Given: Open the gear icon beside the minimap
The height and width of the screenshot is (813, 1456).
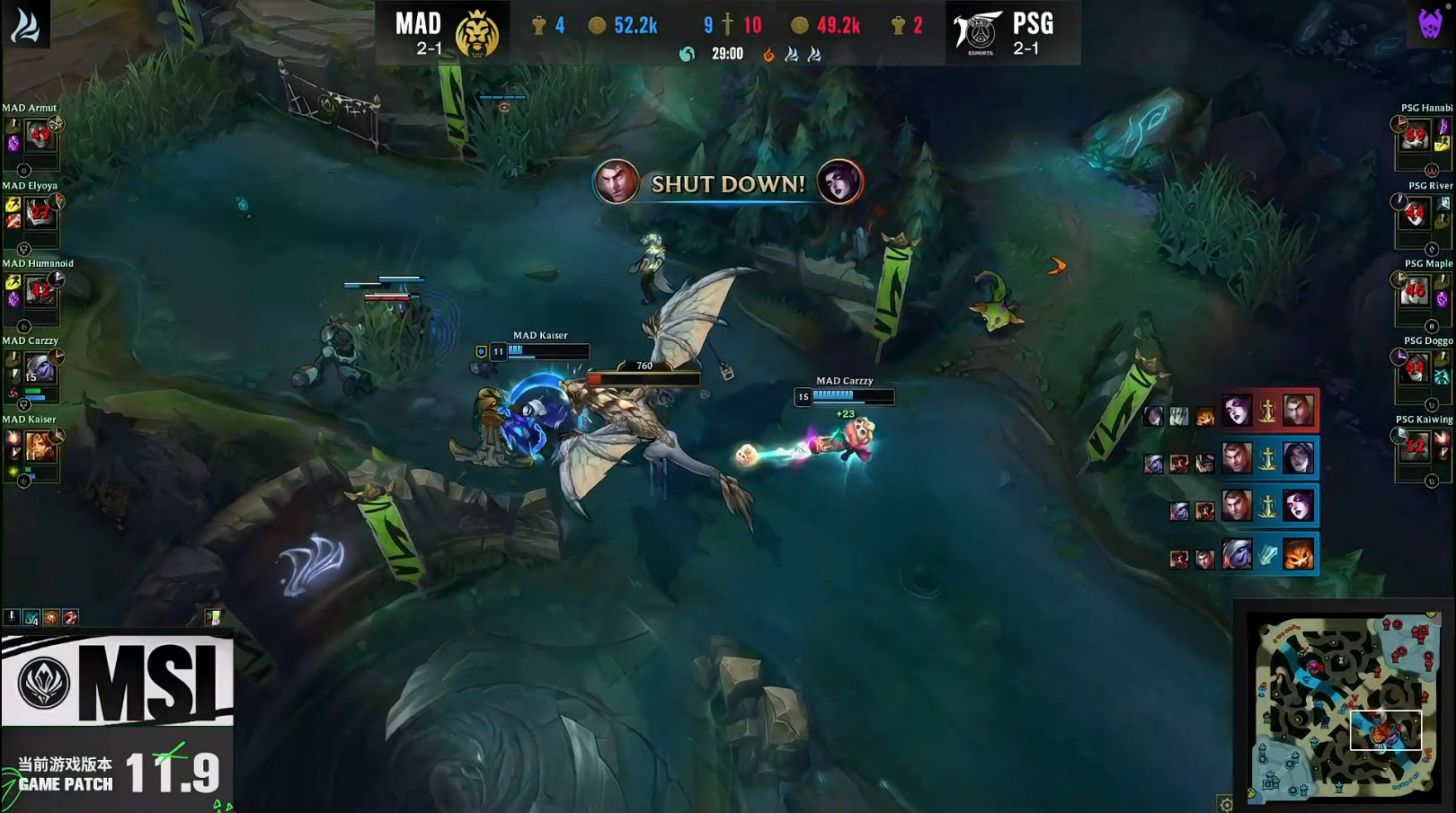Looking at the screenshot, I should (x=1226, y=804).
